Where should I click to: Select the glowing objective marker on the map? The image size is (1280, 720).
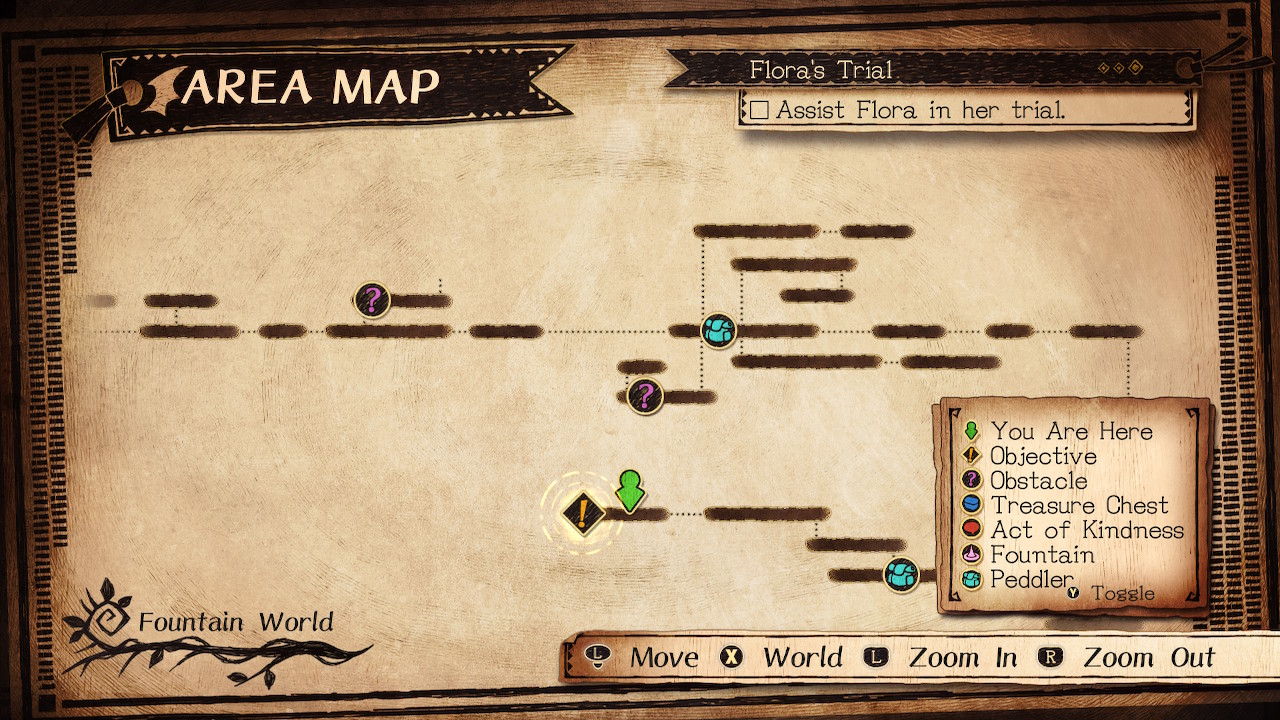(x=581, y=514)
